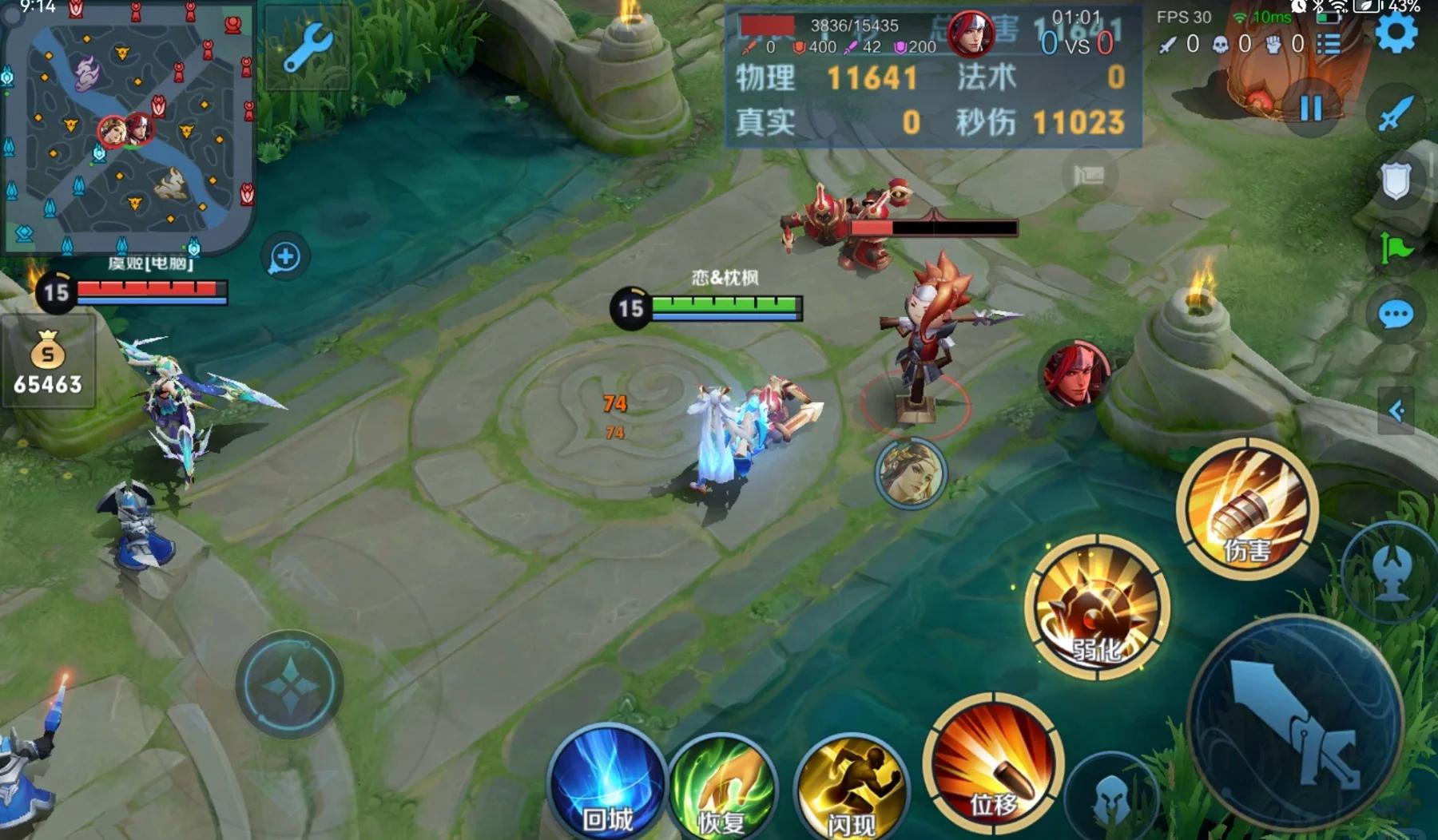Trigger the 弱化 weaken skill
This screenshot has height=840, width=1438.
[x=1097, y=608]
